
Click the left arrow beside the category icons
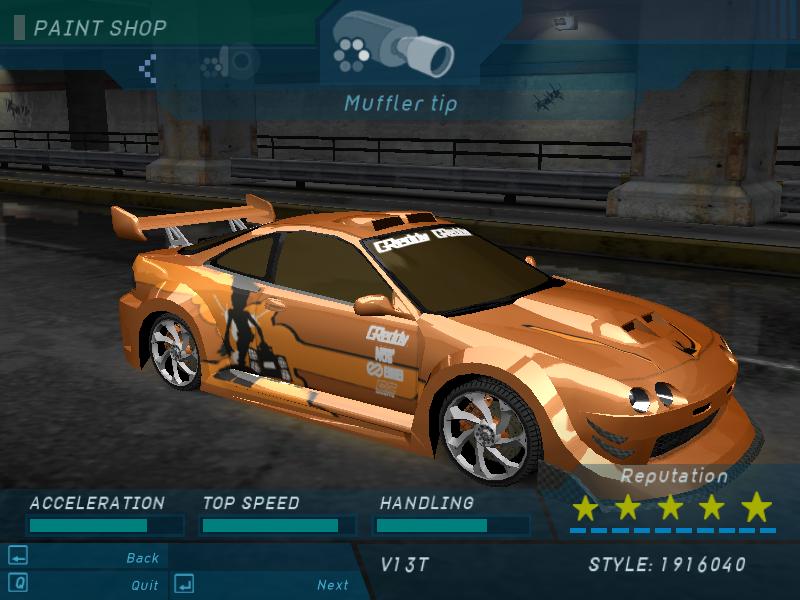click(148, 67)
